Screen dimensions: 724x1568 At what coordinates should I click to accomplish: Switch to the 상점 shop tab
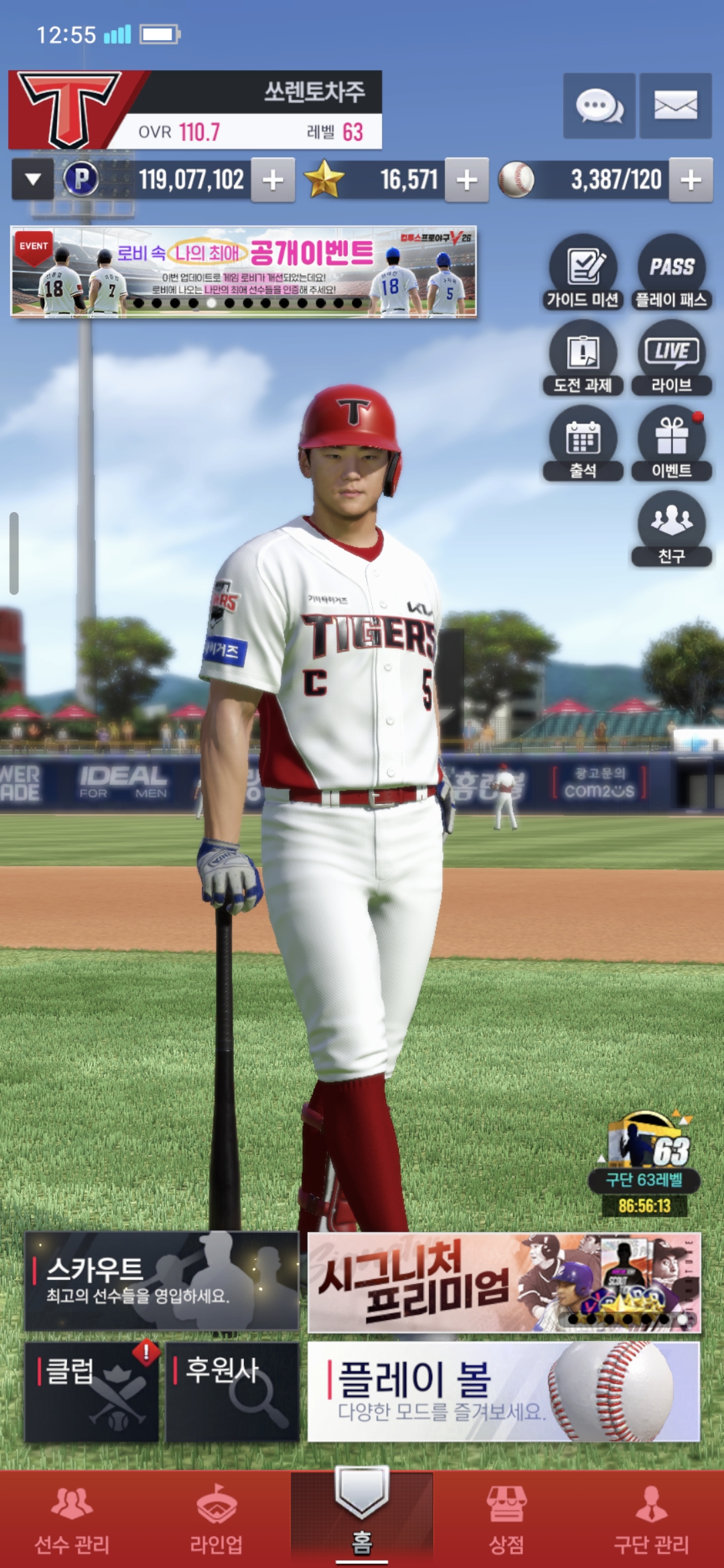[506, 1519]
